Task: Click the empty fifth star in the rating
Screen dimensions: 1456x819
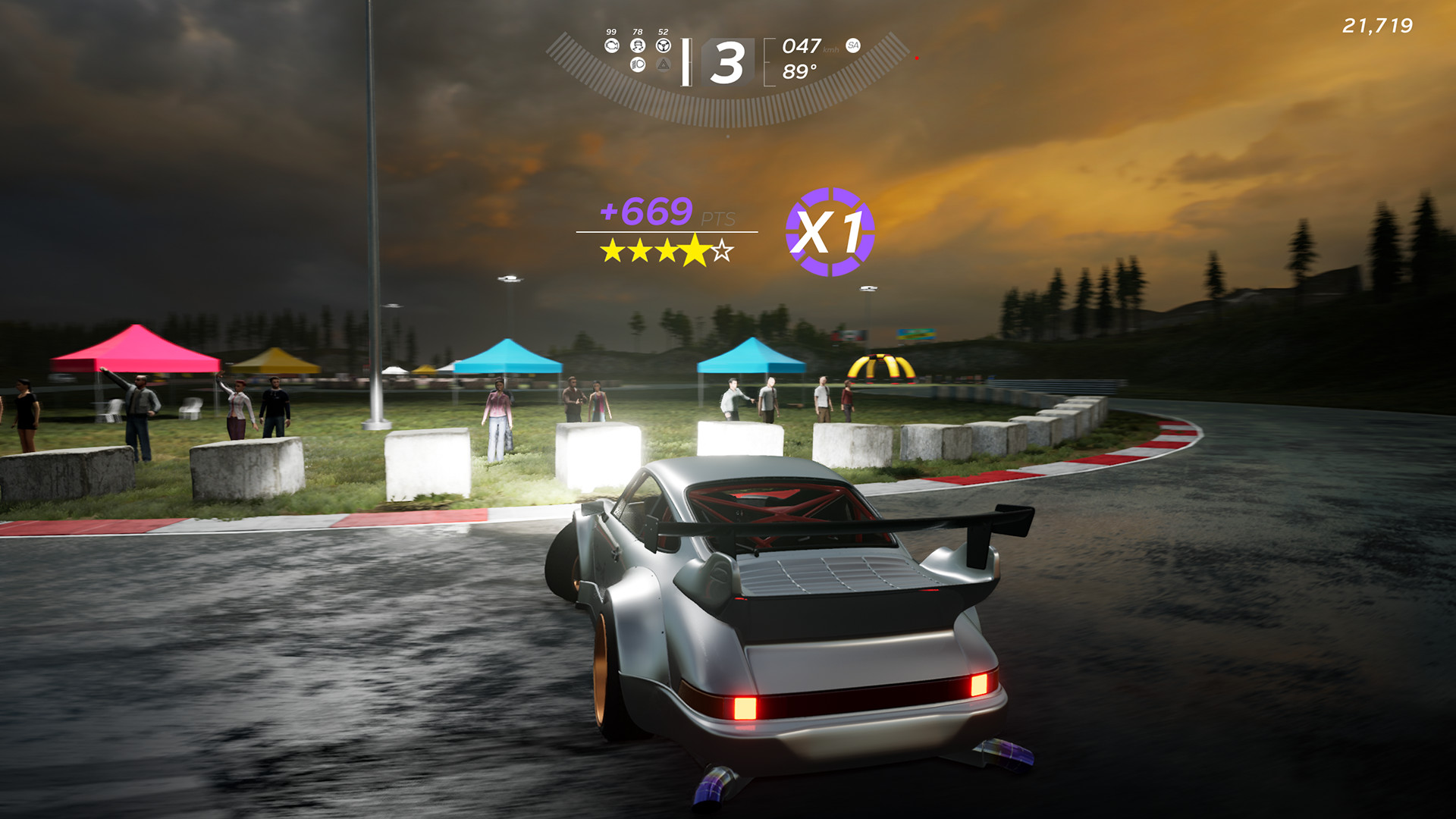Action: [x=721, y=251]
